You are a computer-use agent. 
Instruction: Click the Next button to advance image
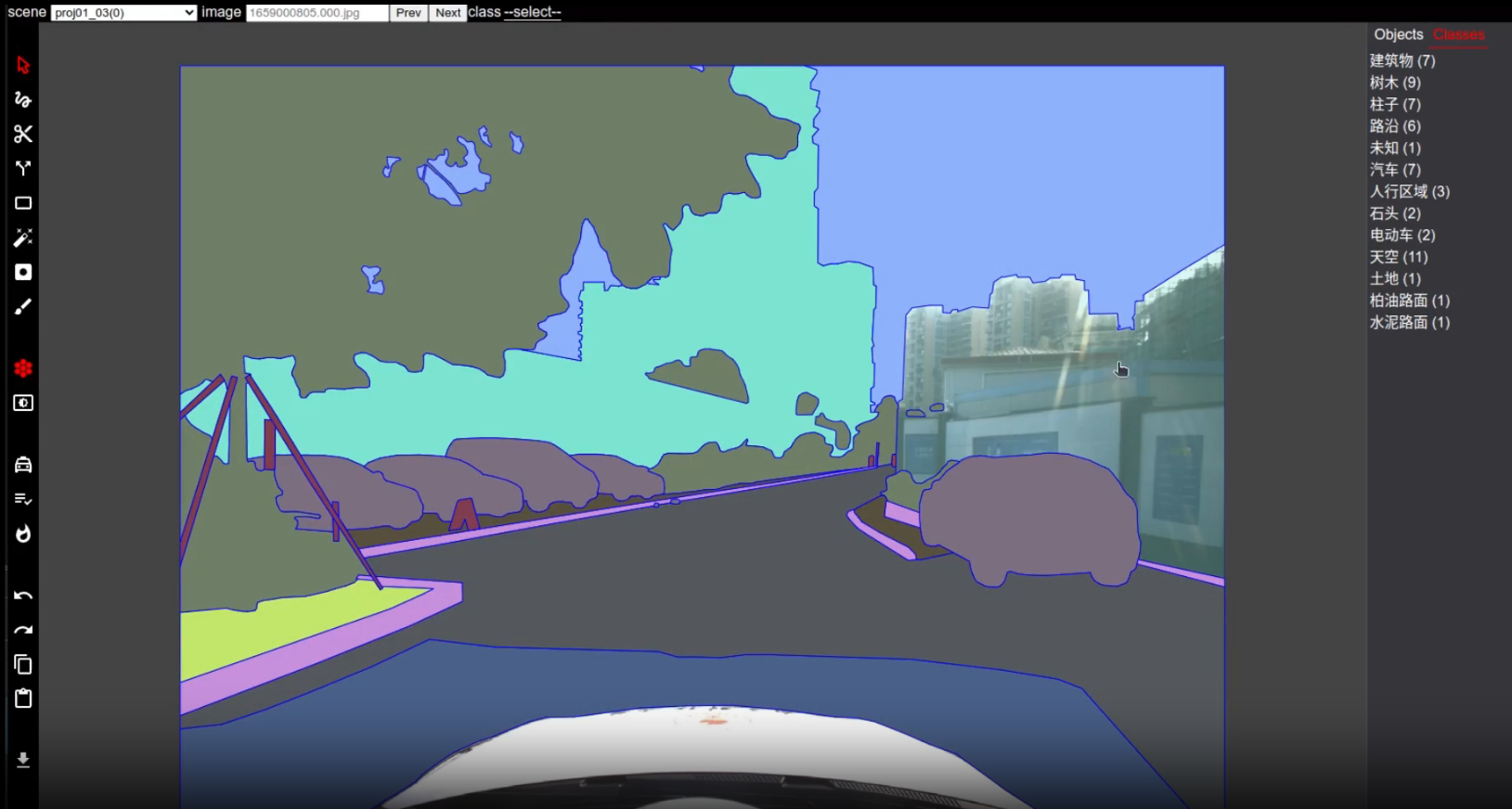pos(447,12)
